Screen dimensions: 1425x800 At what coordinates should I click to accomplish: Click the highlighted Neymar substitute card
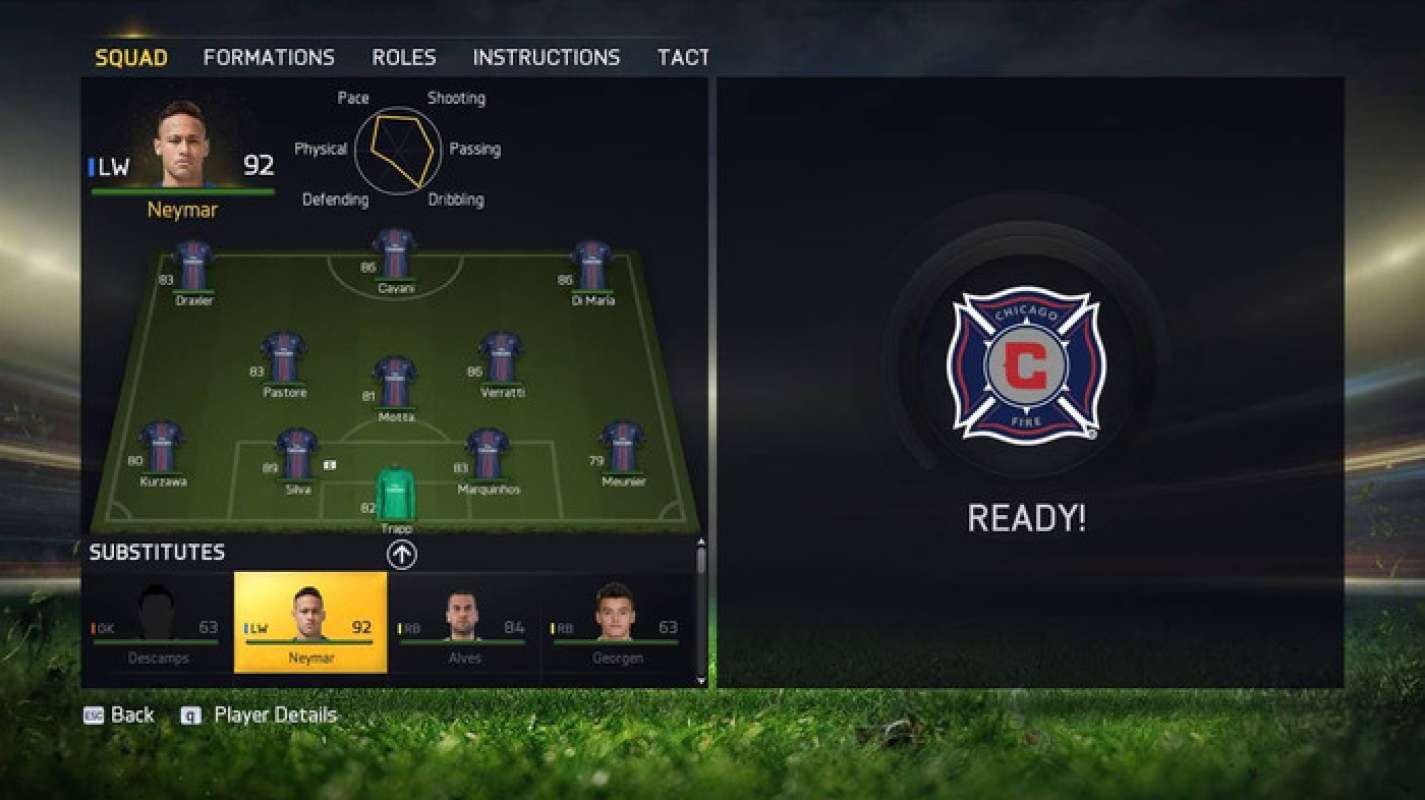311,622
